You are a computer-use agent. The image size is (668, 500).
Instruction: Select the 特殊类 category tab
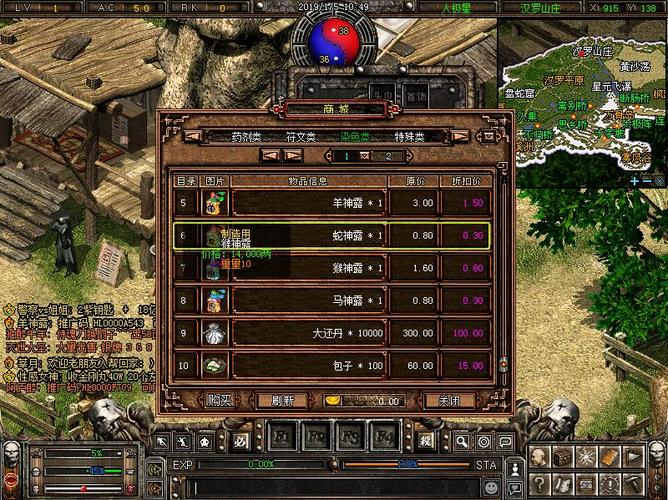(x=409, y=136)
